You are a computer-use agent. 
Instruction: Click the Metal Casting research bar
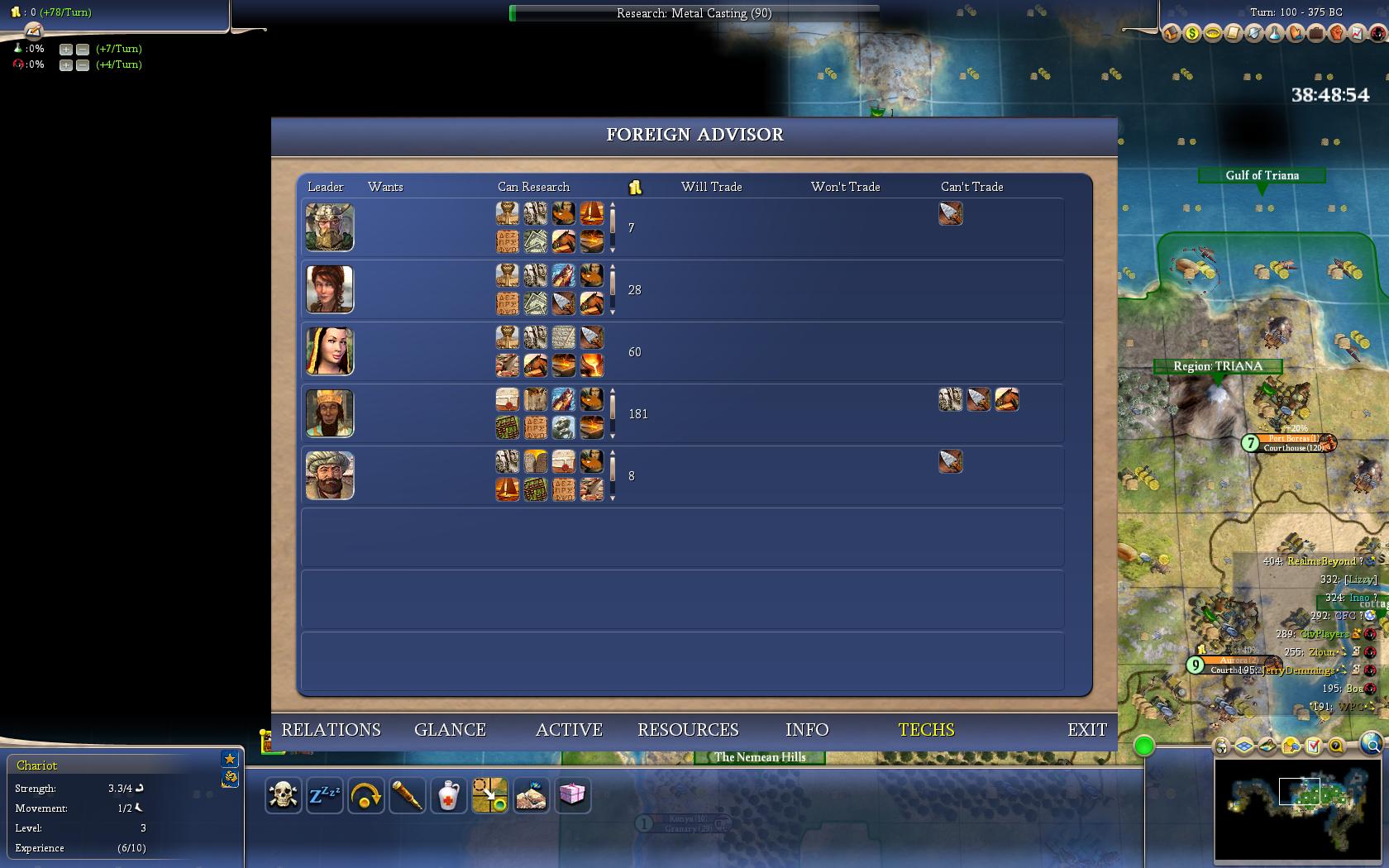[x=694, y=13]
